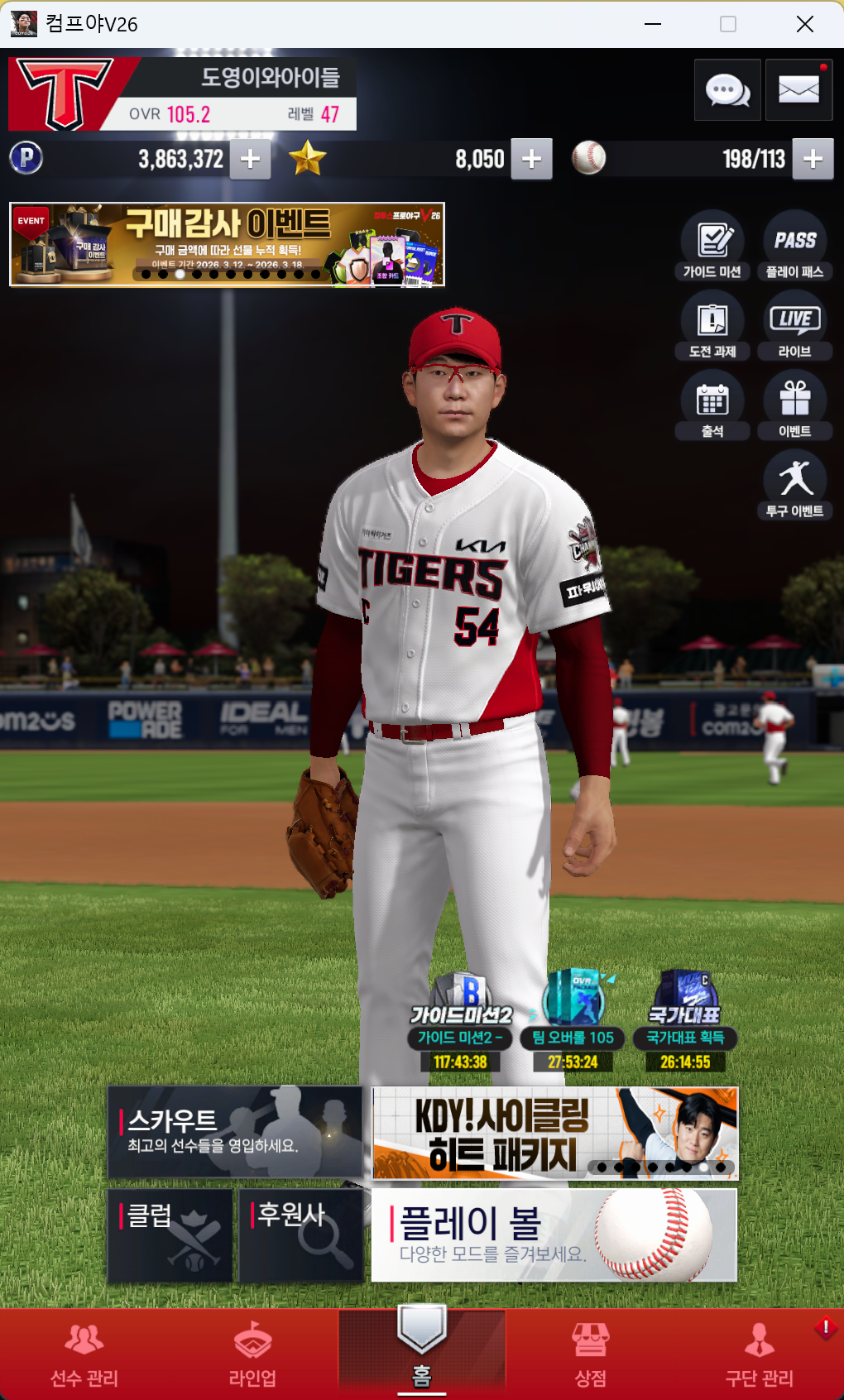
Task: Switch to the 상점 shop tab
Action: (x=591, y=1355)
